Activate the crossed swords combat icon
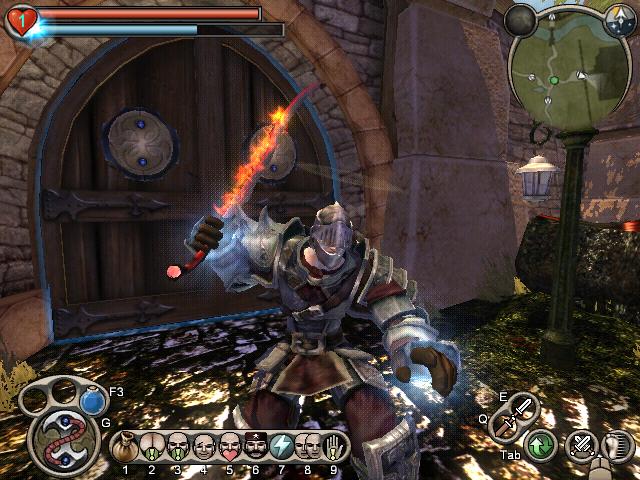 coord(580,444)
